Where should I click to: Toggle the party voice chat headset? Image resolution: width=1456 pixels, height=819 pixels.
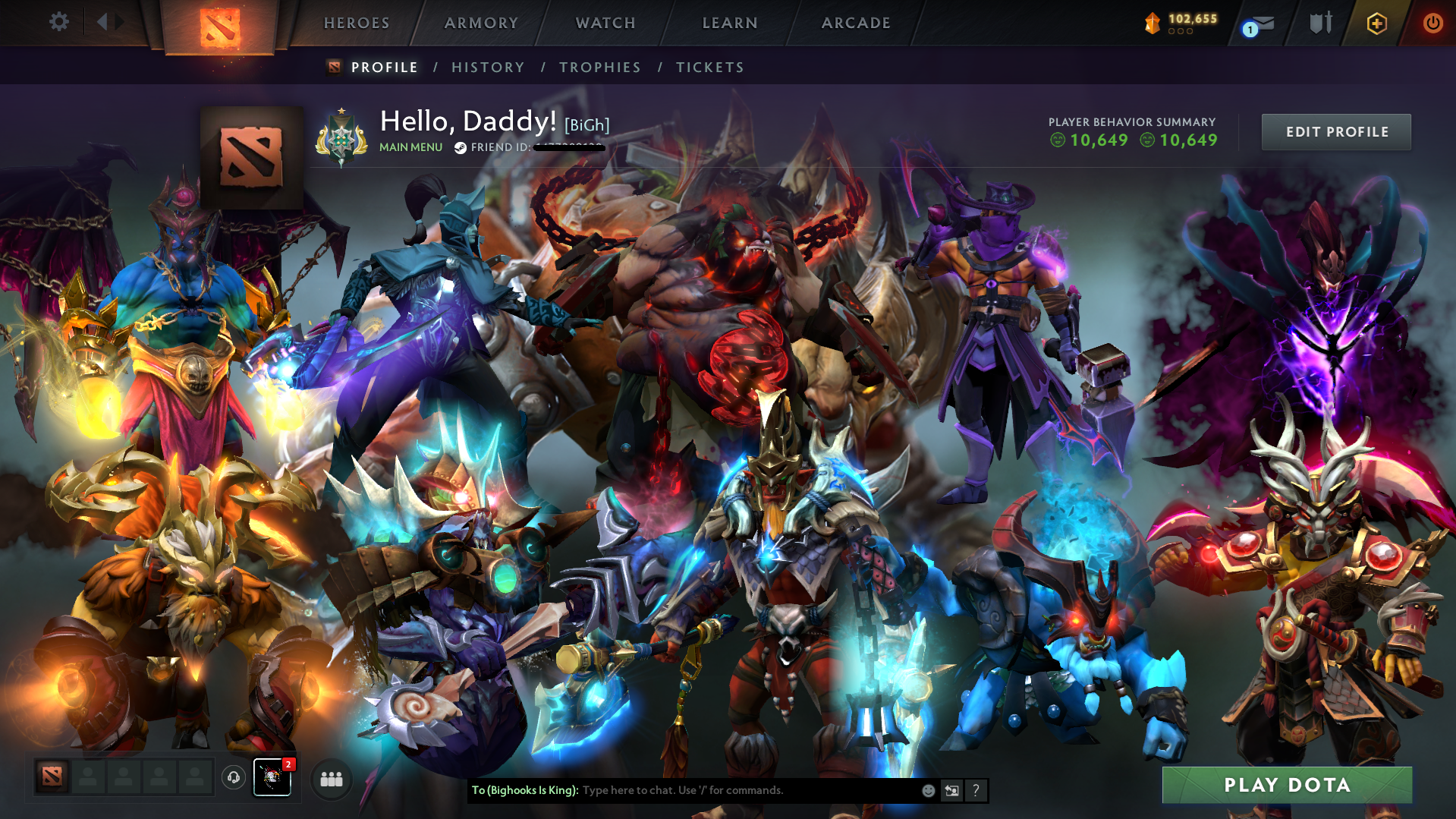pos(233,776)
